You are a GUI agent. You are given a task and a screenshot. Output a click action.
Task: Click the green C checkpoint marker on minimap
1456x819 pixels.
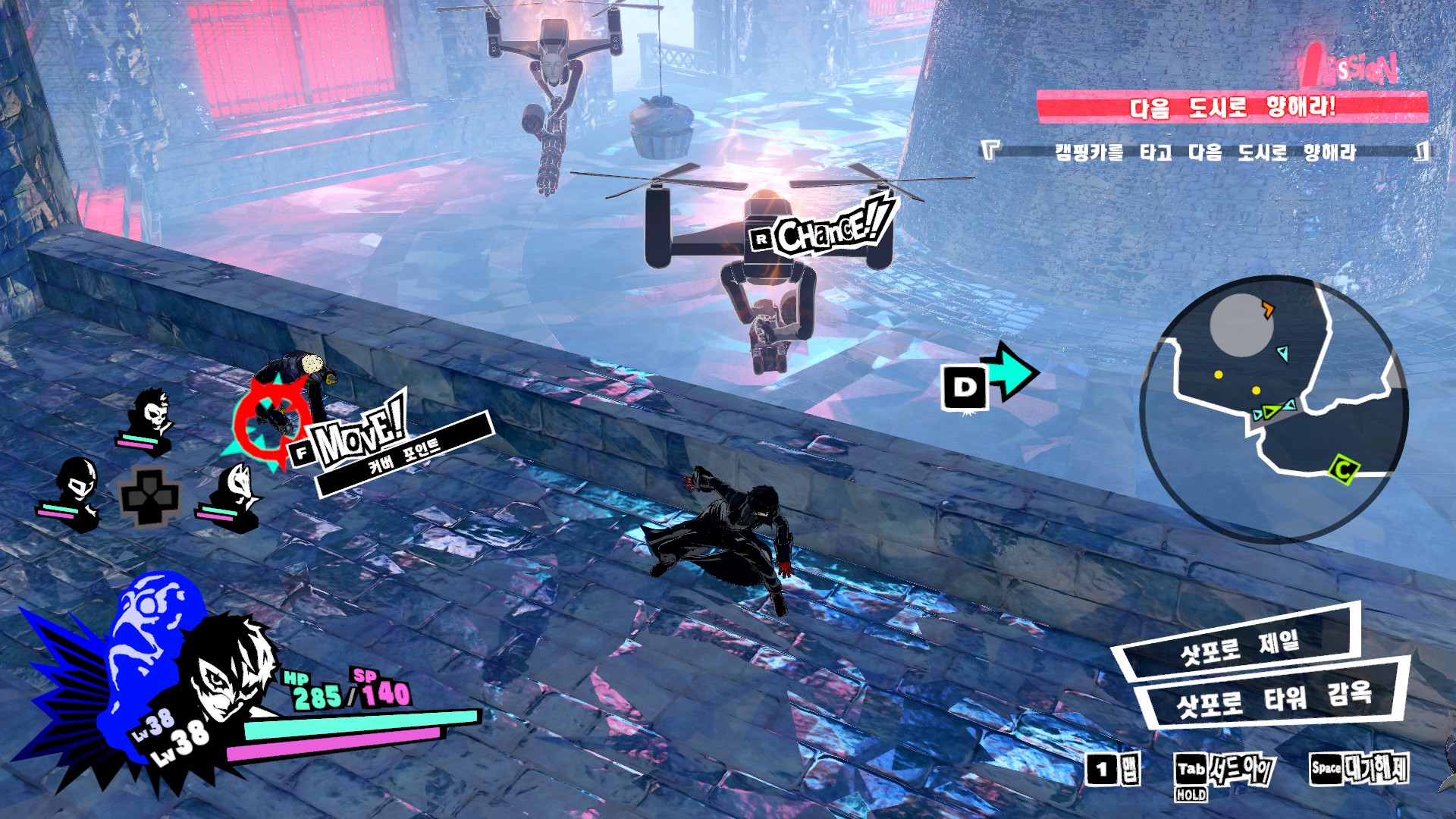point(1342,470)
